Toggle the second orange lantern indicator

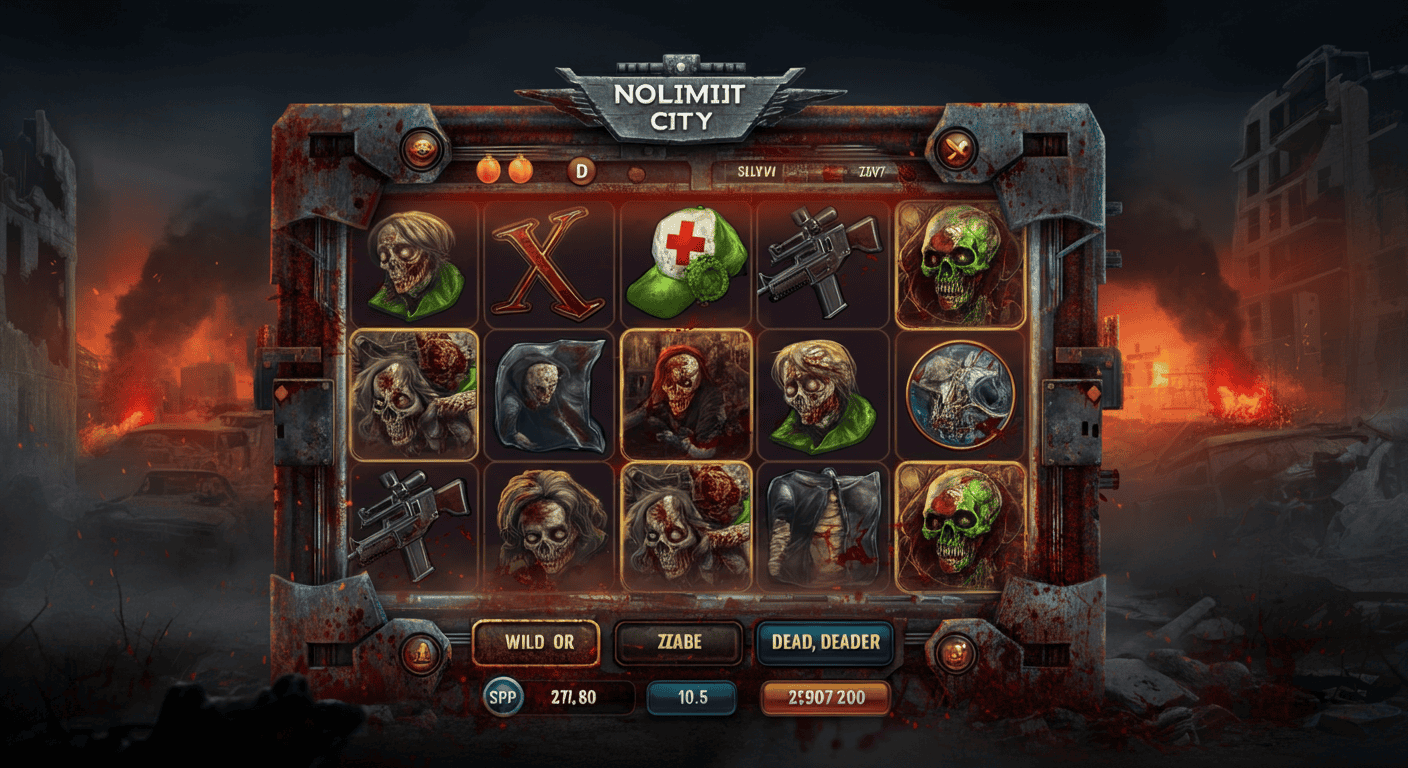(x=519, y=169)
